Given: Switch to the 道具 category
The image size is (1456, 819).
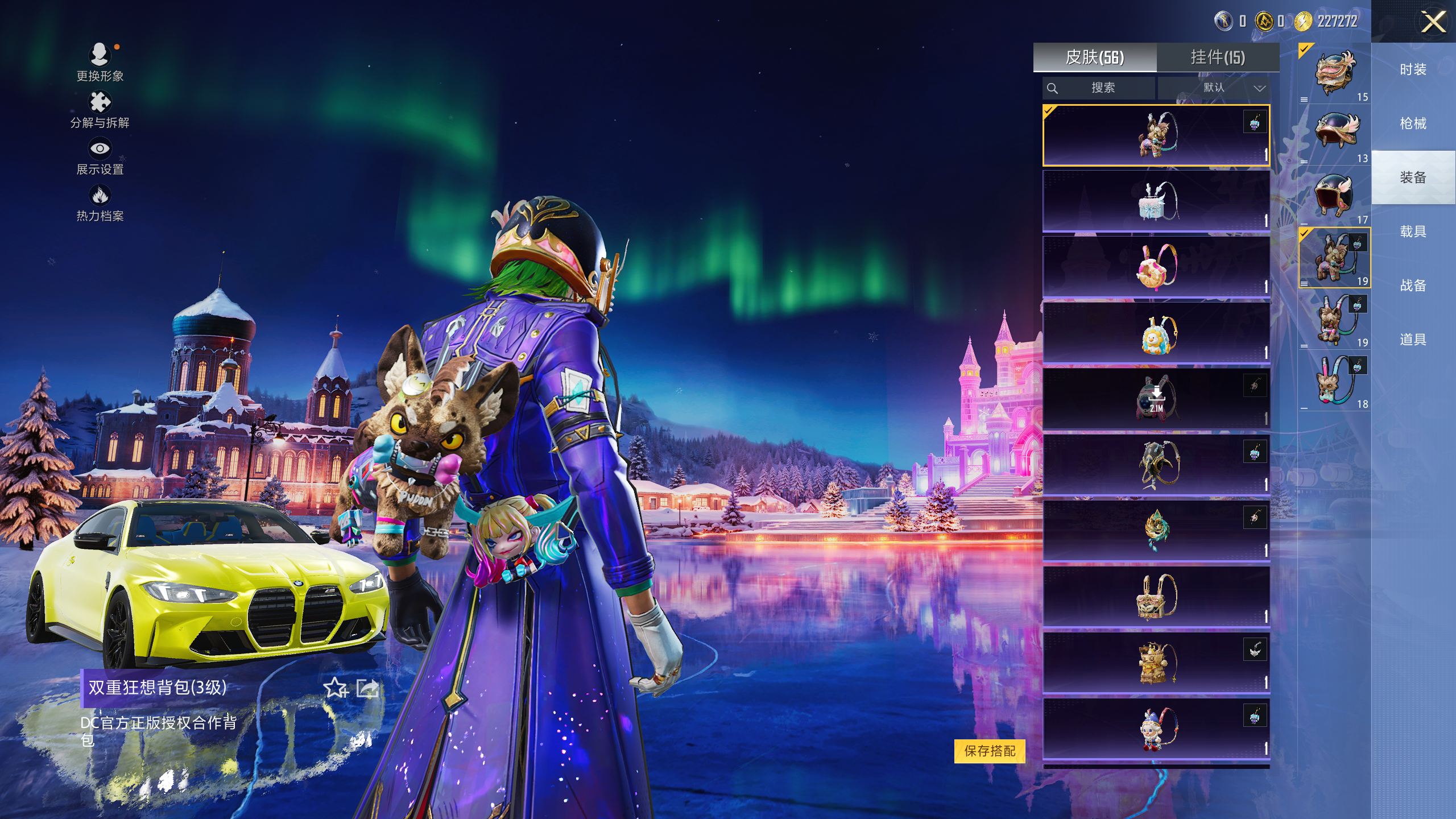Looking at the screenshot, I should pos(1413,340).
